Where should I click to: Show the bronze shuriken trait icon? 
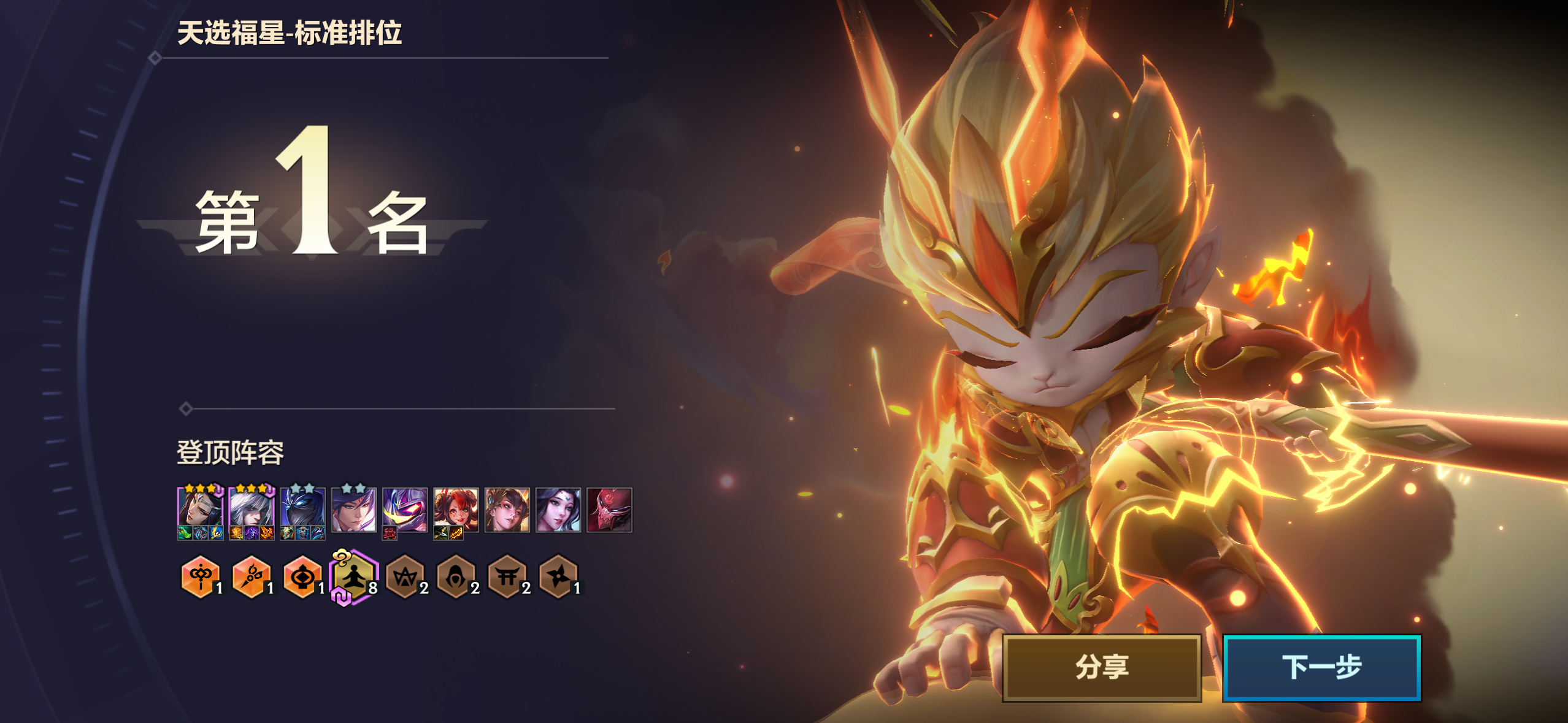pyautogui.click(x=558, y=576)
